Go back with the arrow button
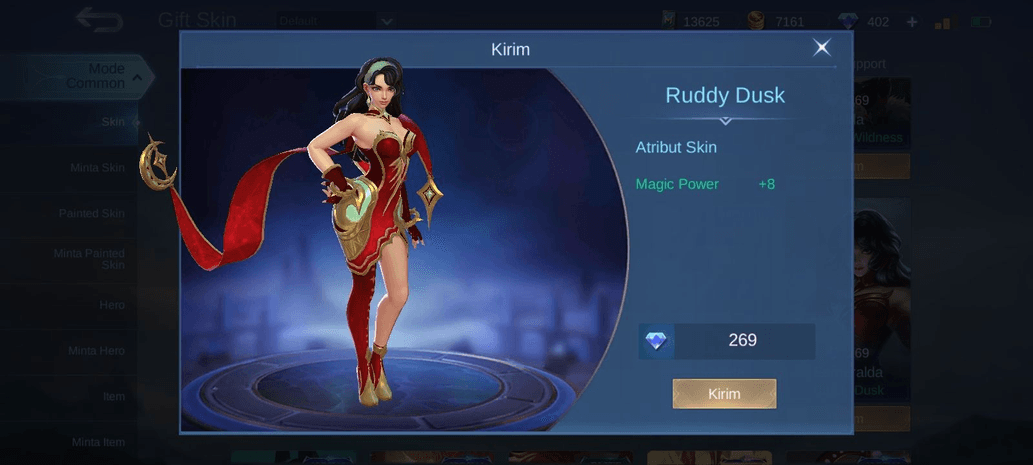The height and width of the screenshot is (465, 1033). point(100,20)
